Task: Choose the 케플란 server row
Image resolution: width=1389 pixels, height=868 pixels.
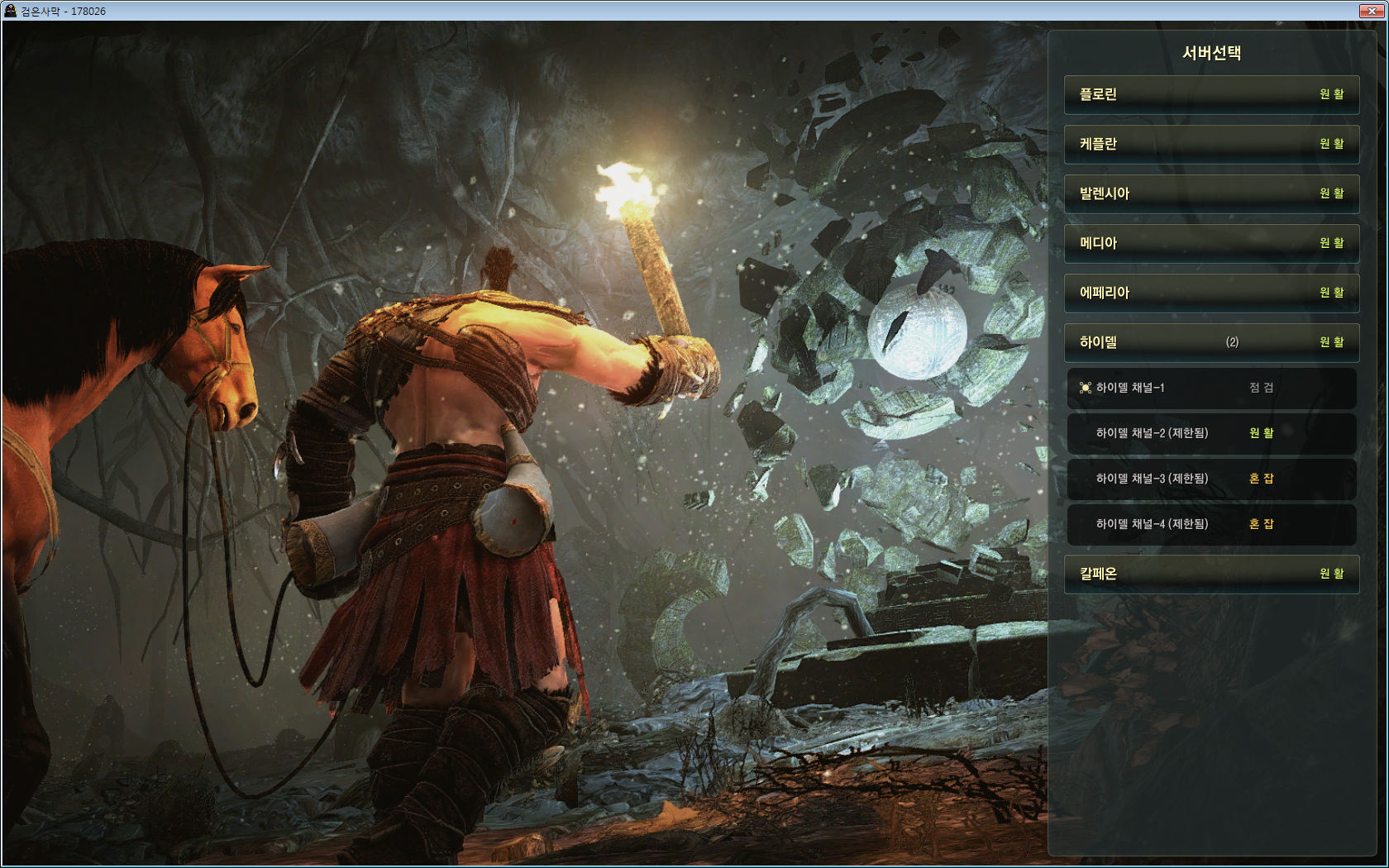Action: click(x=1211, y=145)
